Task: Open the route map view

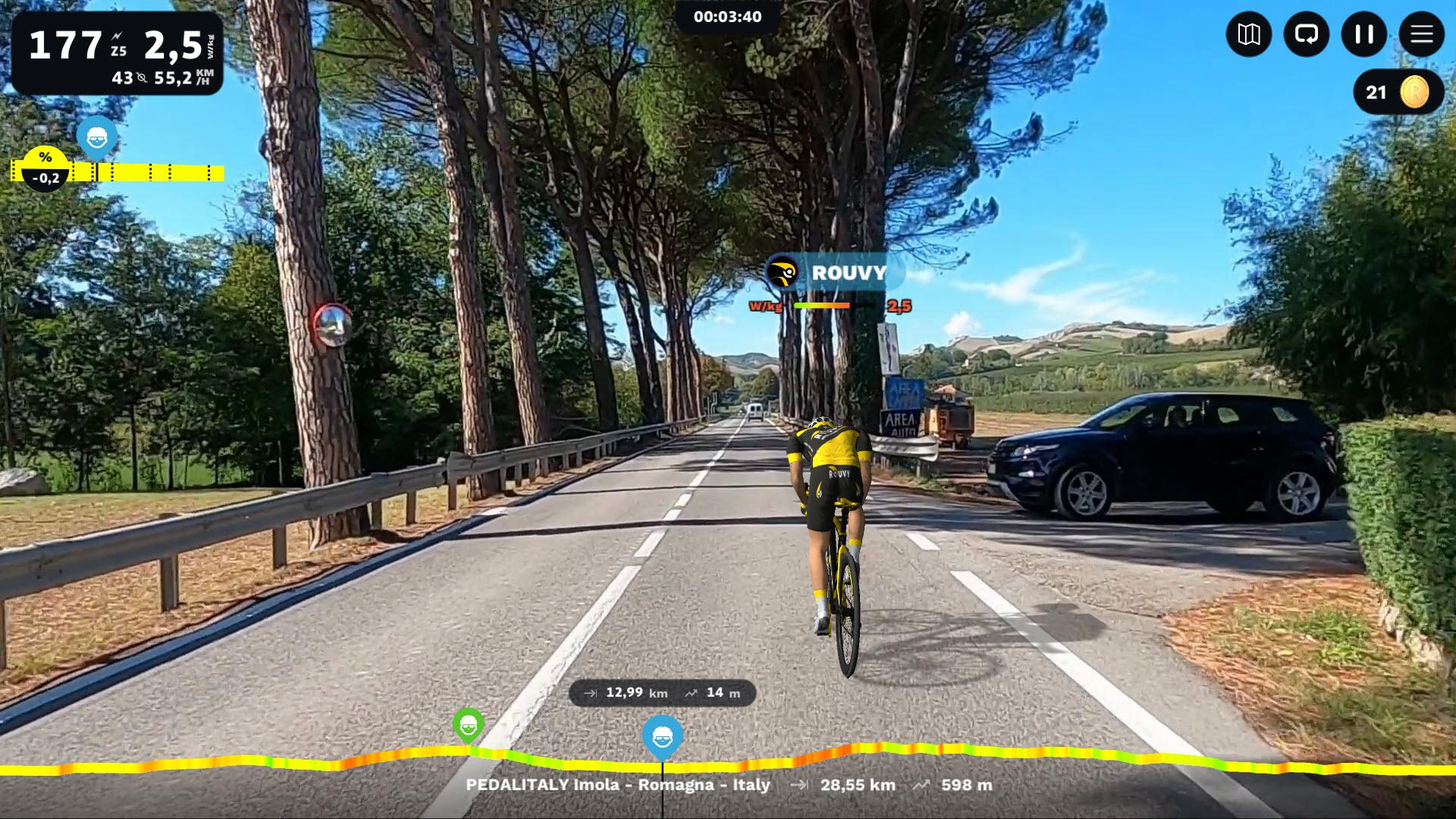Action: pyautogui.click(x=1248, y=34)
